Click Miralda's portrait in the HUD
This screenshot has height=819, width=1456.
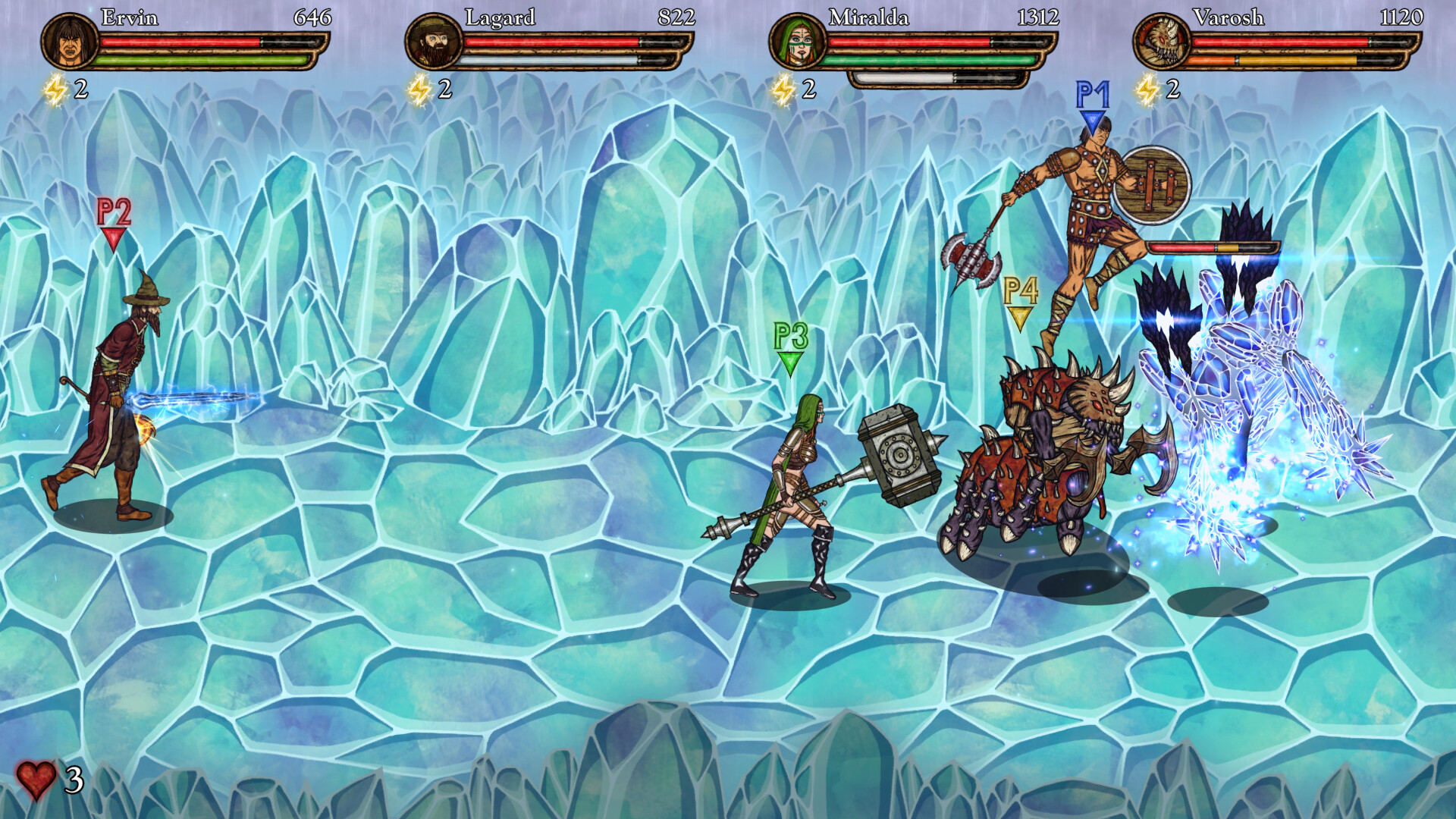point(800,42)
